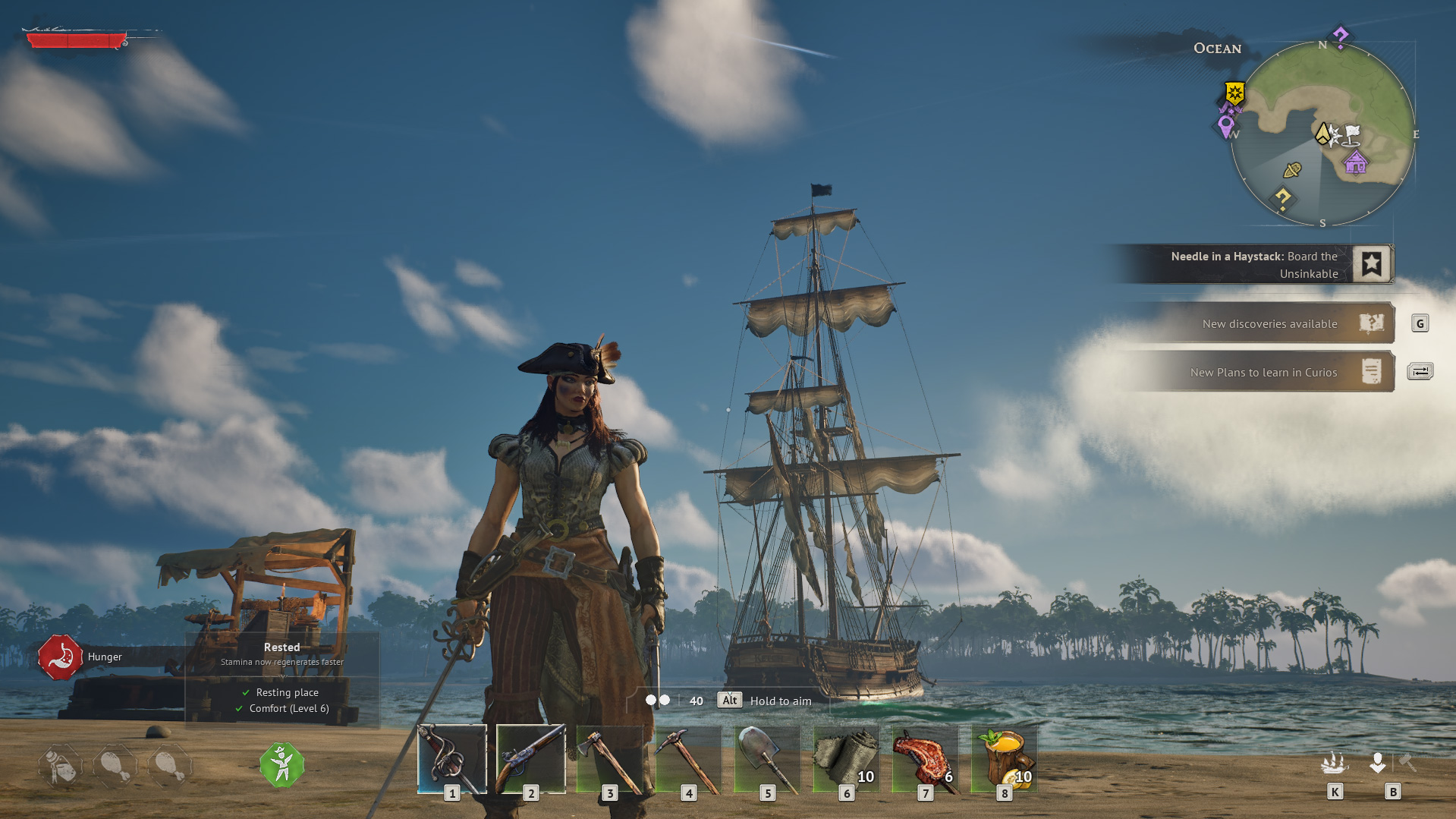Click the New Plans to learn in Curios banner
1456x819 pixels.
1264,372
